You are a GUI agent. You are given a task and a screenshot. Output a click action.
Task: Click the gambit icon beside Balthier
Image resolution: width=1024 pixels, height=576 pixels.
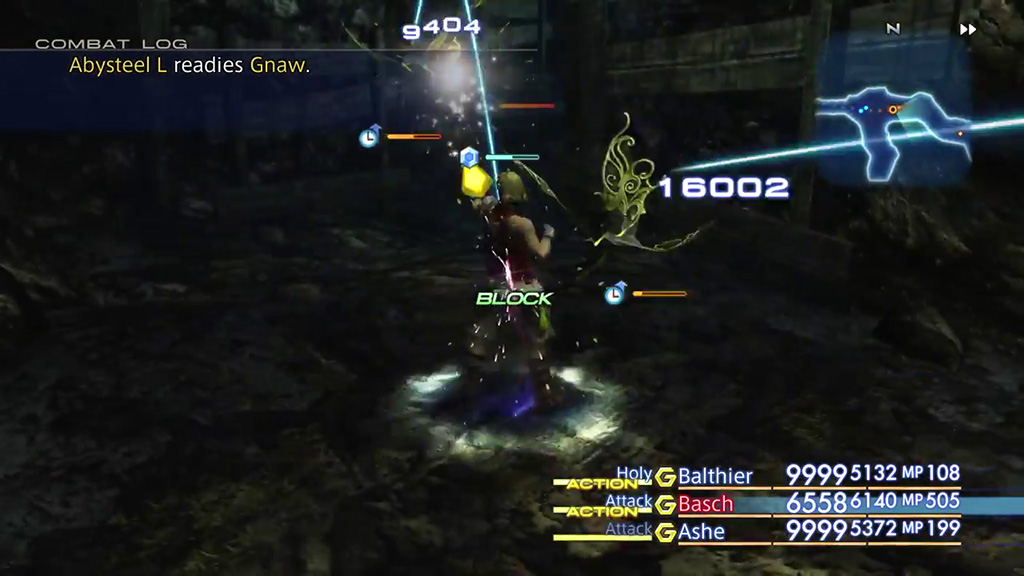pyautogui.click(x=665, y=477)
